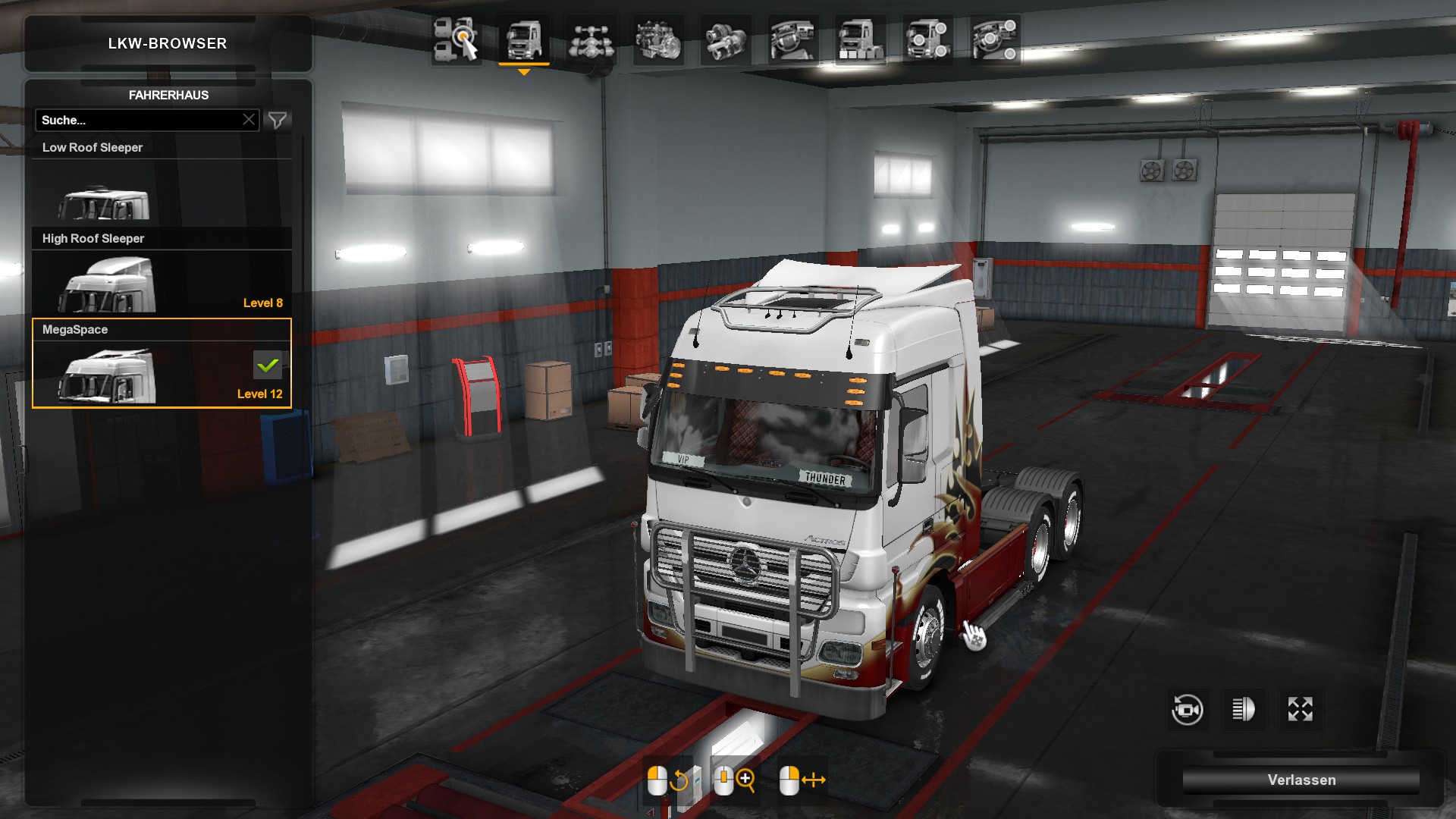Open the engine category tab
Viewport: 1456px width, 819px height.
click(x=658, y=39)
